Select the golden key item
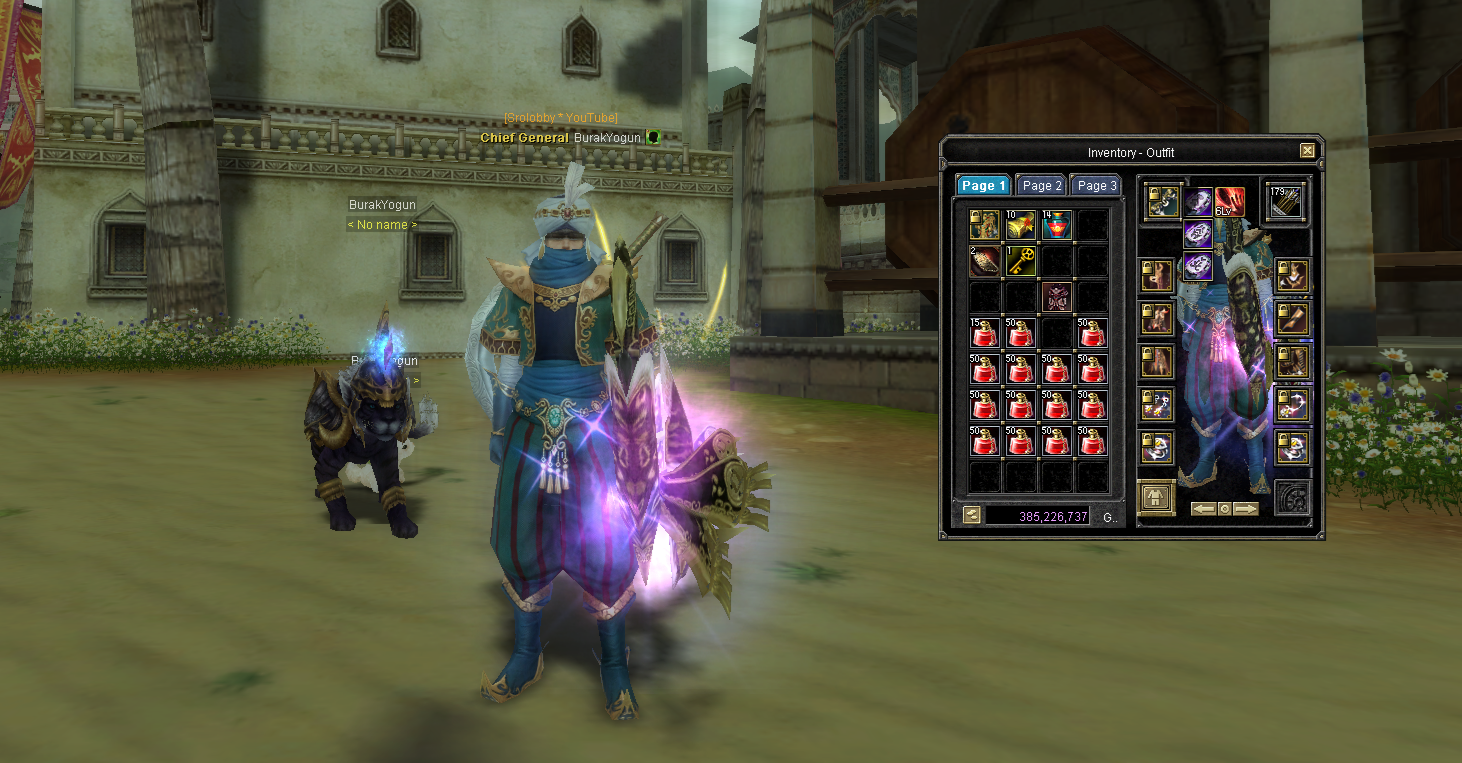Image resolution: width=1462 pixels, height=763 pixels. pyautogui.click(x=1021, y=262)
